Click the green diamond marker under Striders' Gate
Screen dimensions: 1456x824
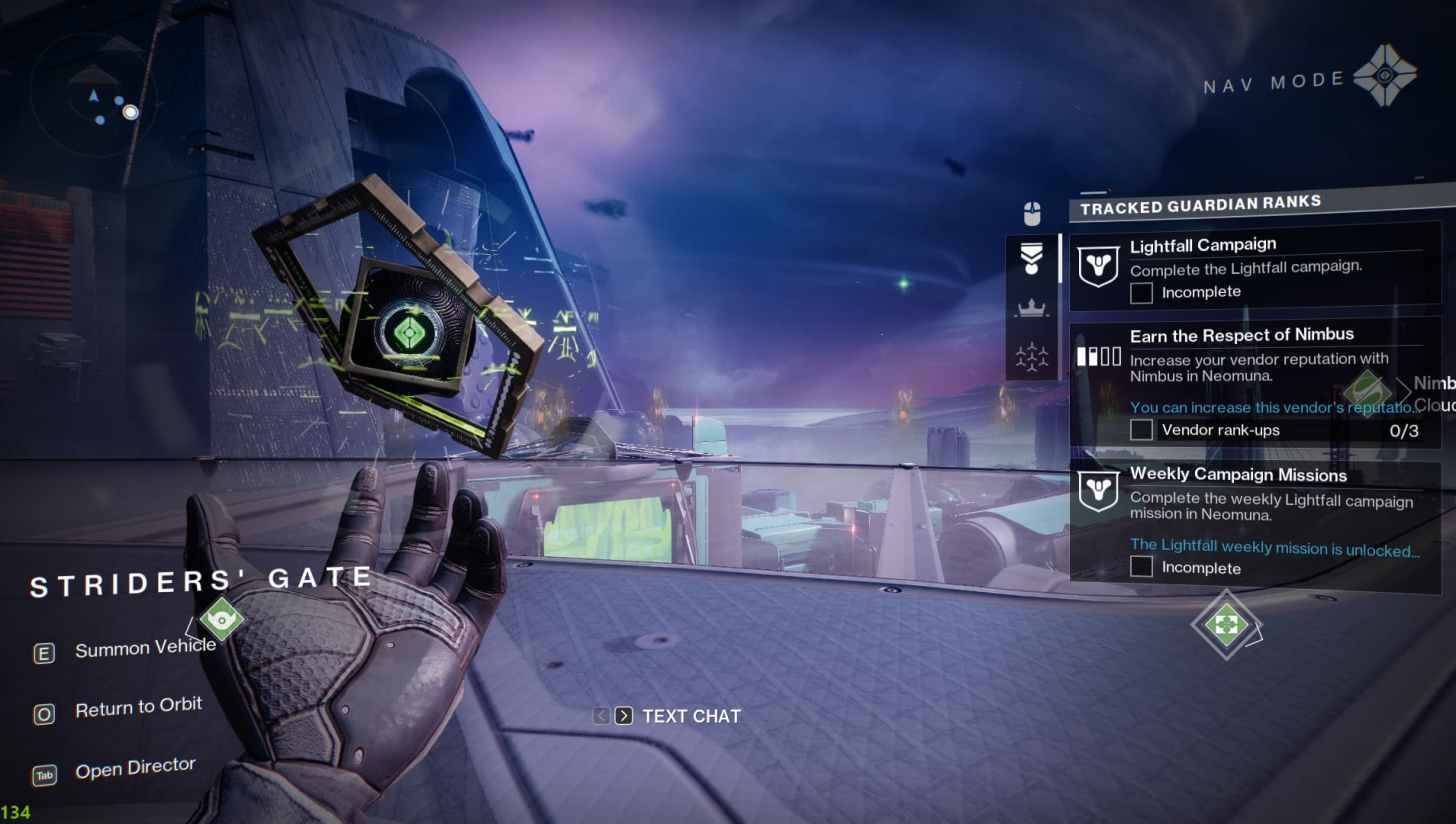point(221,618)
